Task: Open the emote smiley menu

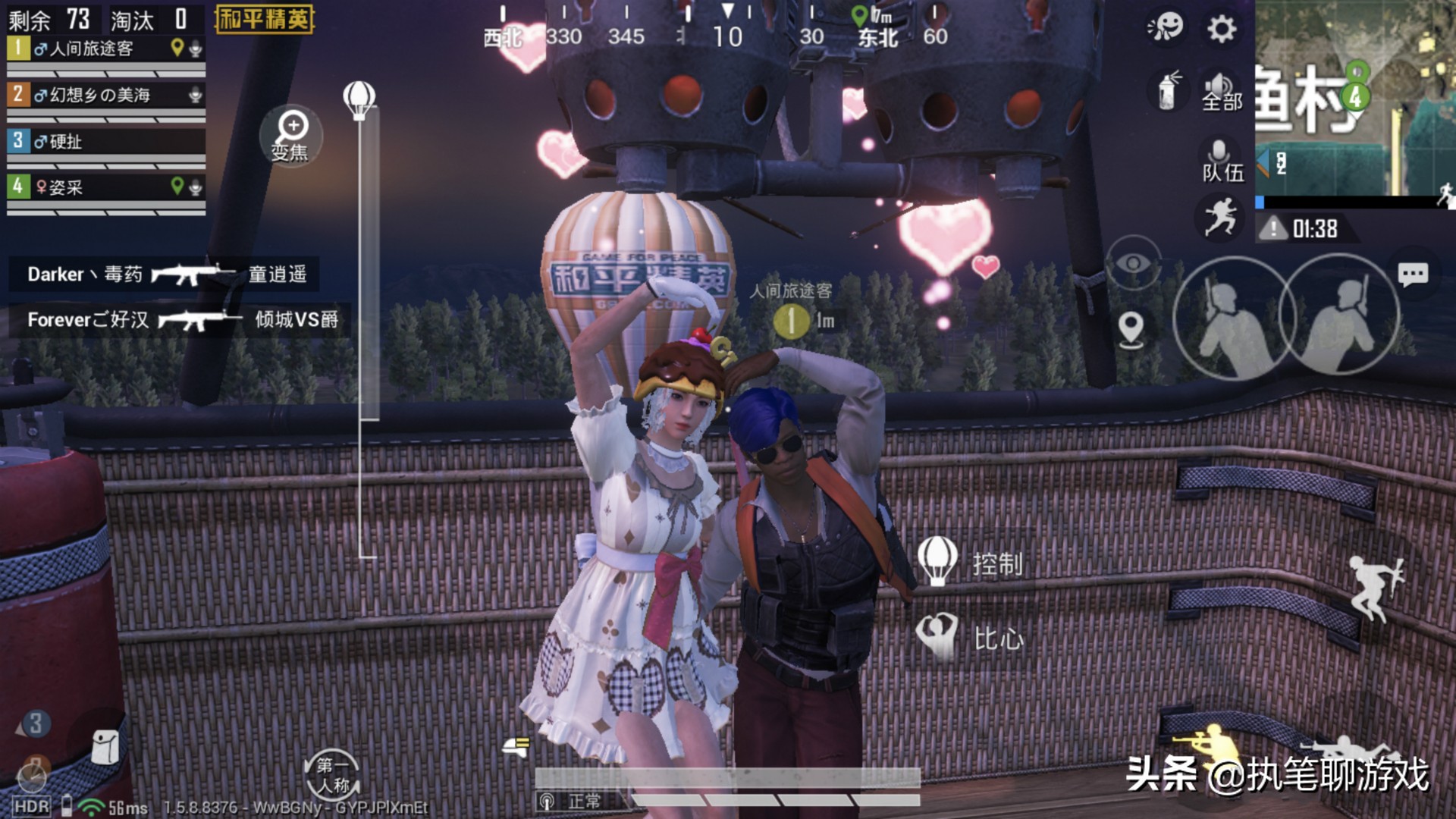Action: (1166, 28)
